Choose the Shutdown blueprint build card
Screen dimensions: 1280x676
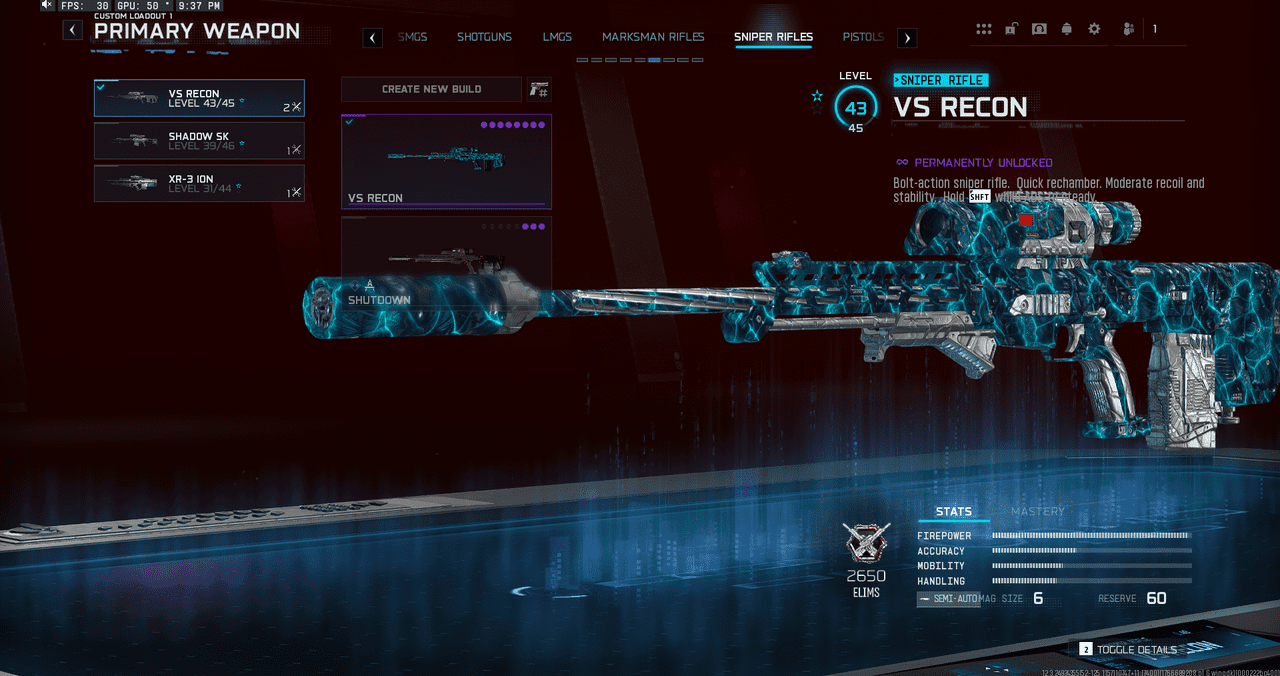(446, 260)
